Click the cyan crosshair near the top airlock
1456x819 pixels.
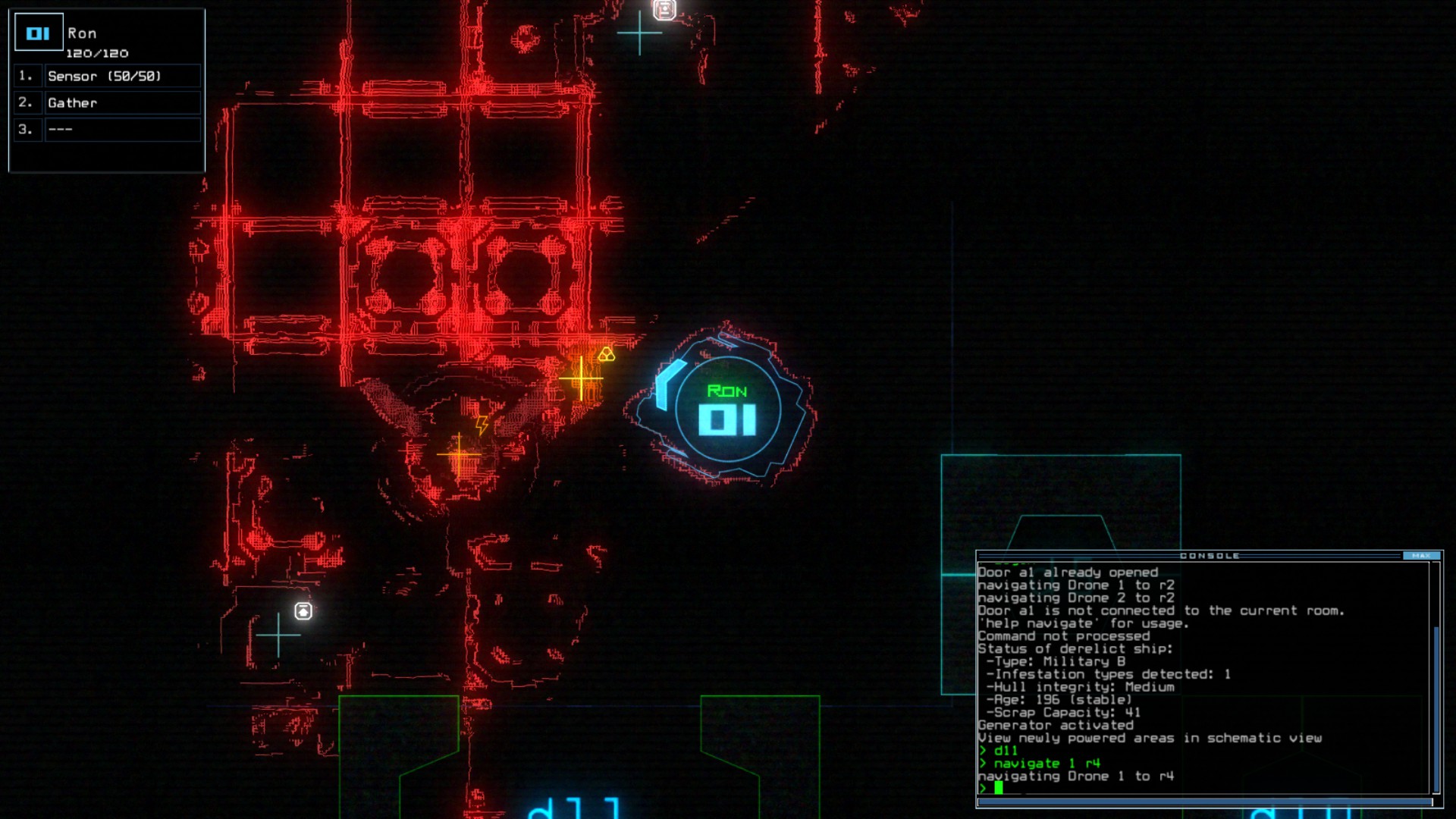[x=641, y=33]
